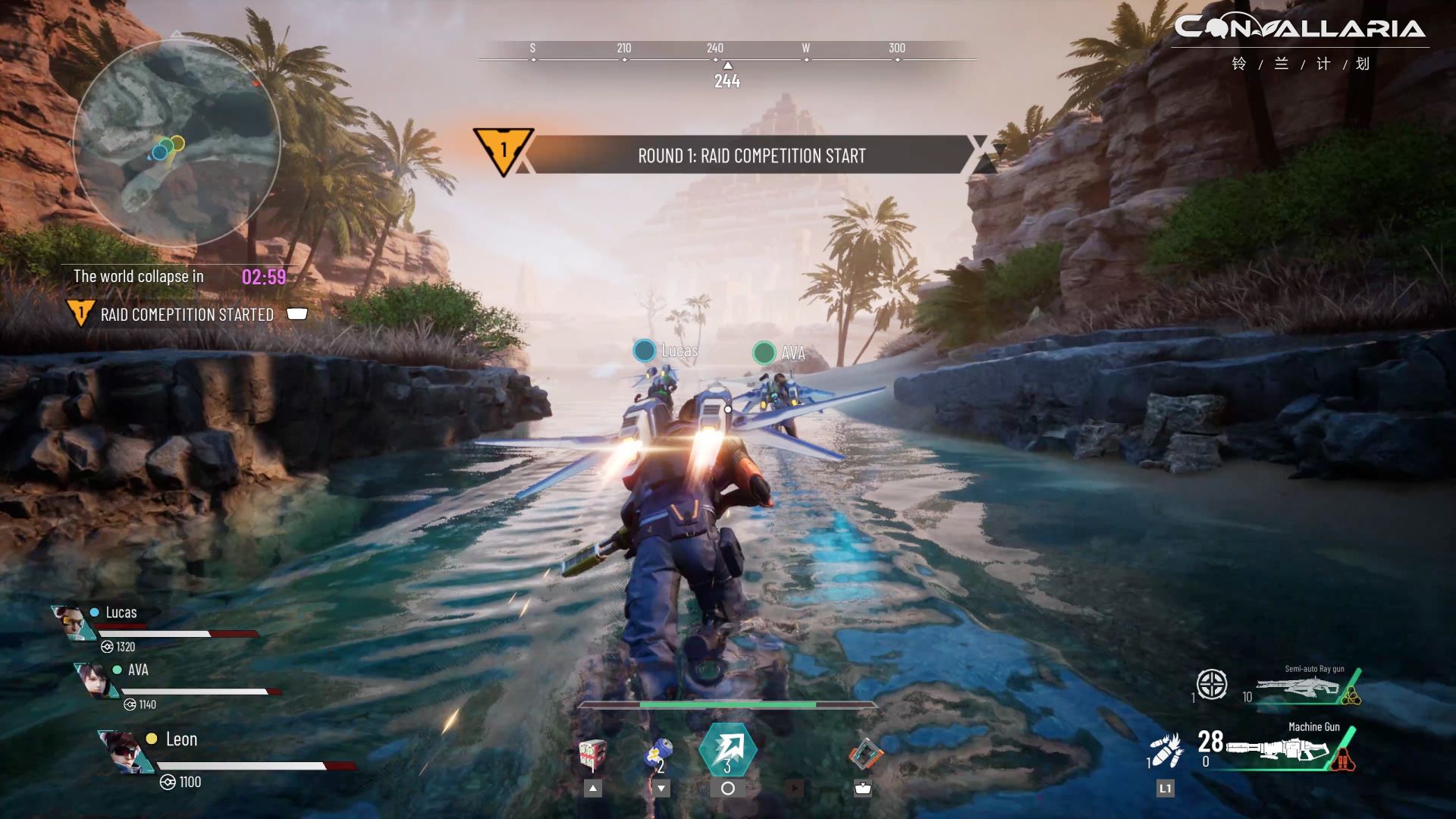
Task: Select the orange device gadget slot
Action: tap(864, 754)
